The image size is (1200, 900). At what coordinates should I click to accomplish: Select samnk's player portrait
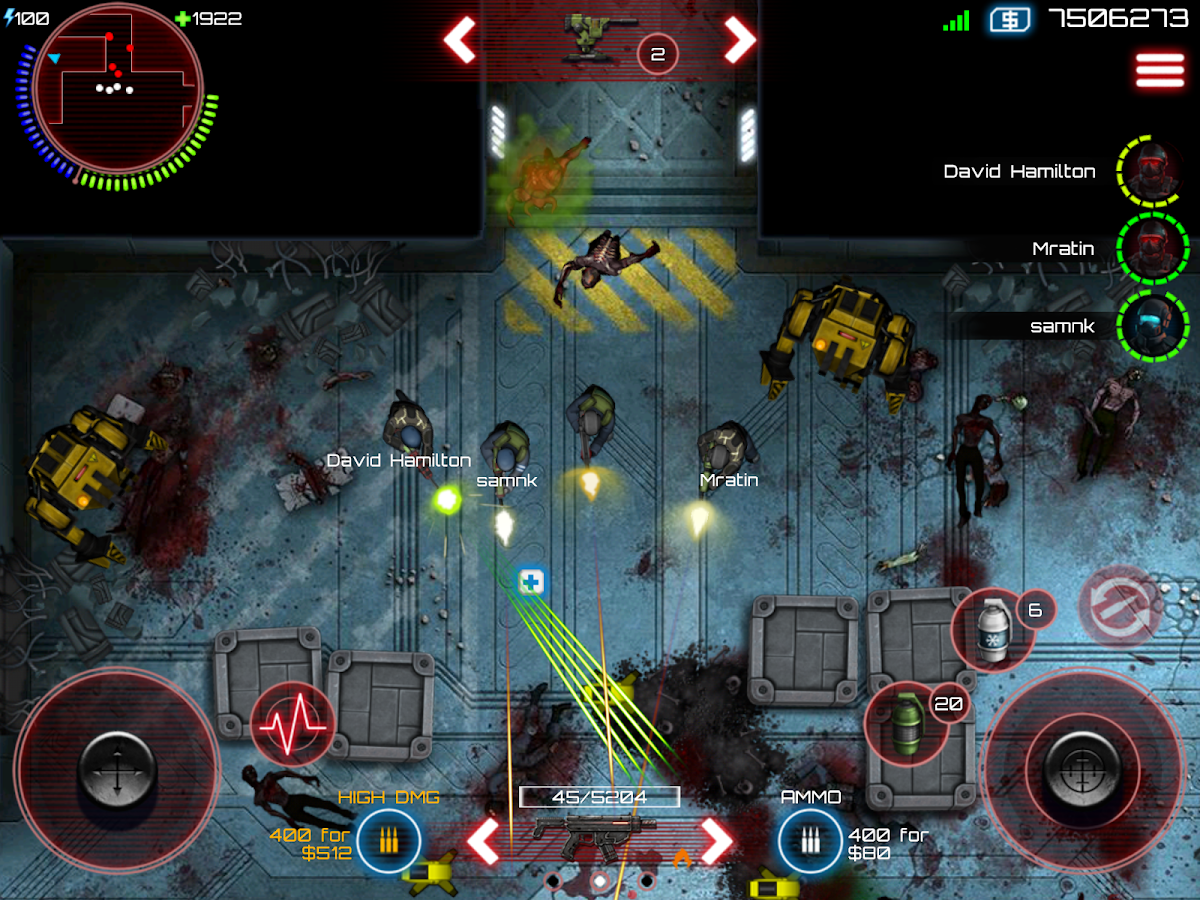pos(1152,325)
